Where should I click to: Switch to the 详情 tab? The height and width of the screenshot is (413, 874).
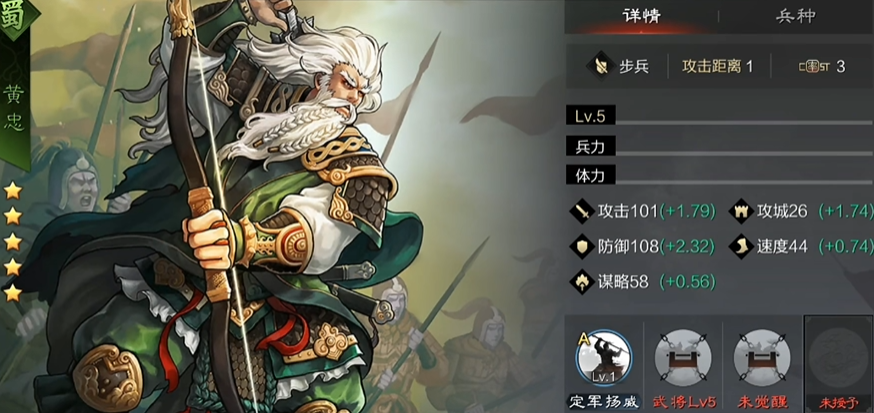[x=643, y=16]
